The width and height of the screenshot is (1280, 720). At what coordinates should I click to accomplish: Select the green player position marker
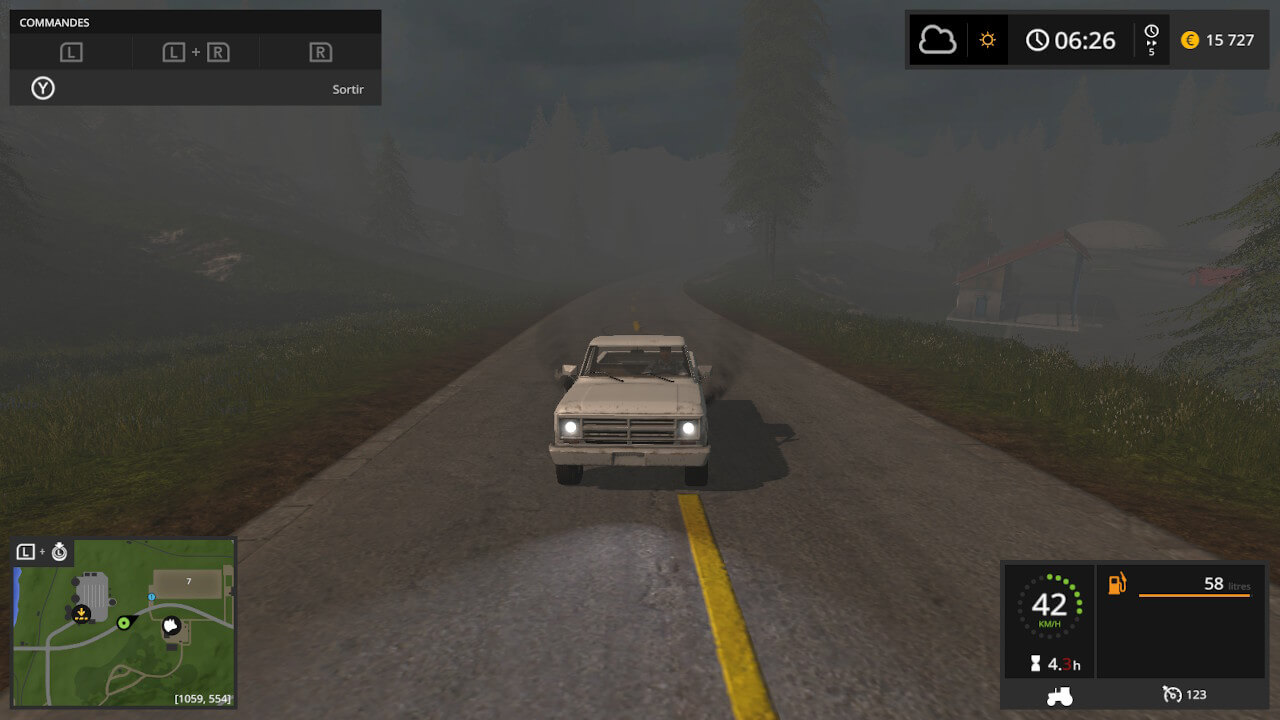pyautogui.click(x=124, y=623)
